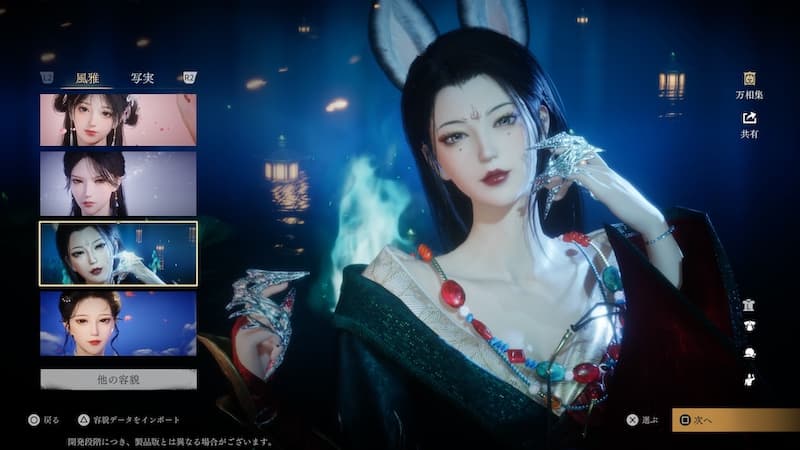The height and width of the screenshot is (450, 800).
Task: Select the full outfit preview icon
Action: [748, 305]
